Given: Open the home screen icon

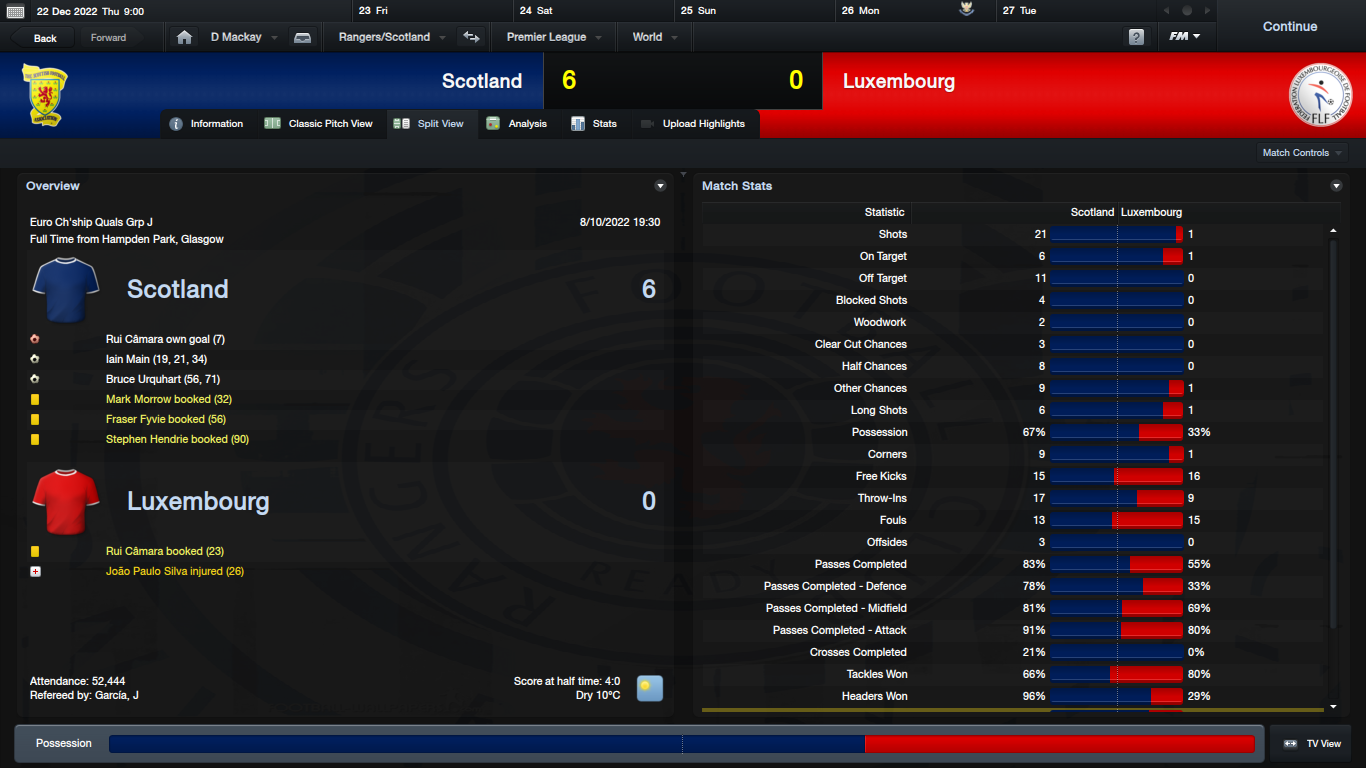Looking at the screenshot, I should pyautogui.click(x=184, y=37).
